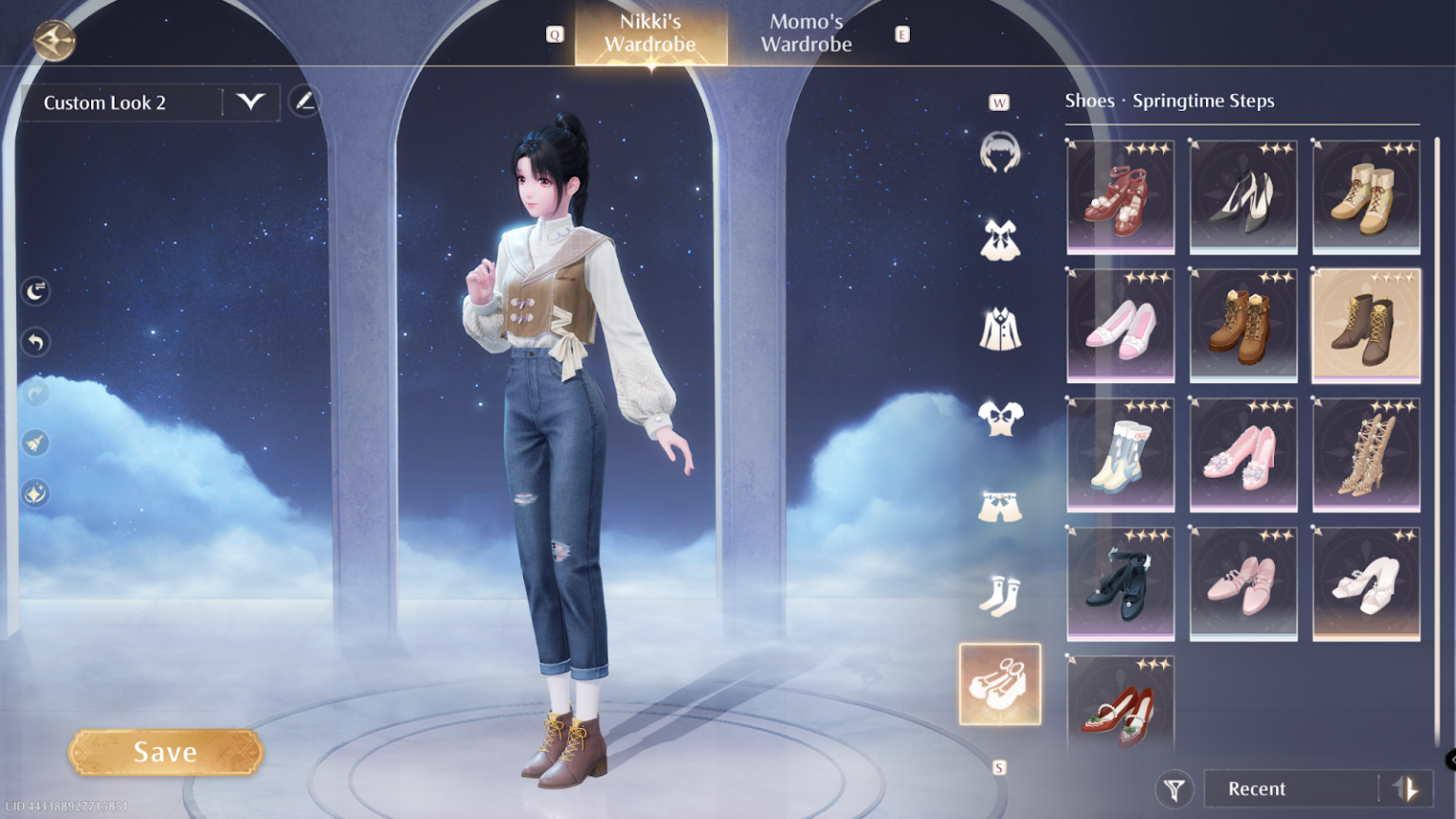Undo the last outfit change

(36, 342)
